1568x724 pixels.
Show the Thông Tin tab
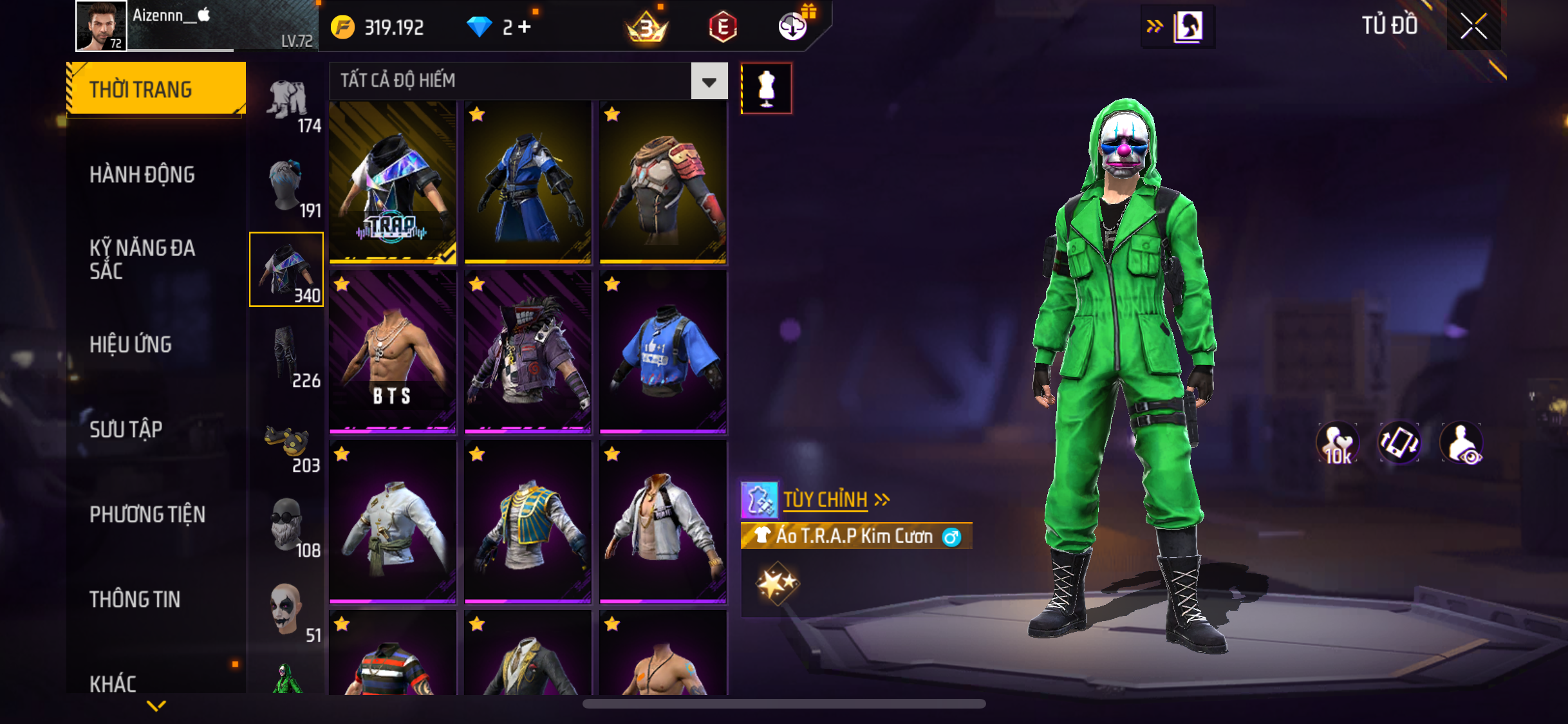pos(135,599)
